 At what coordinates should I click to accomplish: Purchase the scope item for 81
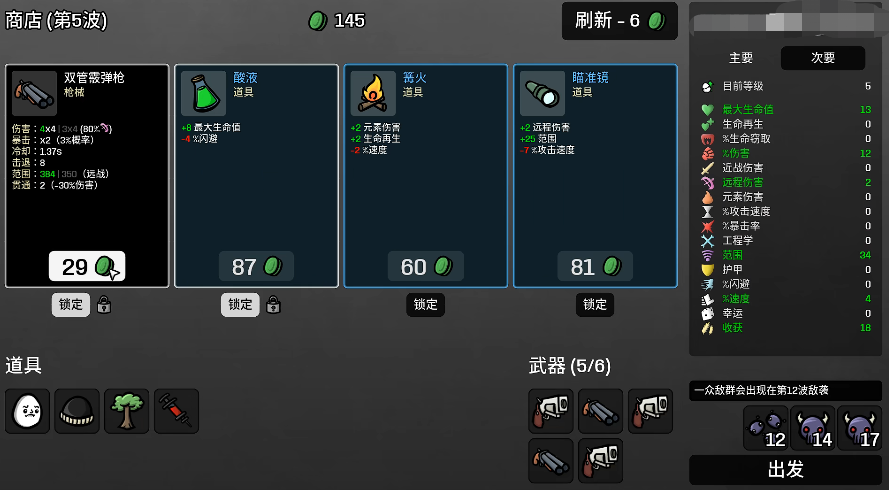click(x=595, y=266)
